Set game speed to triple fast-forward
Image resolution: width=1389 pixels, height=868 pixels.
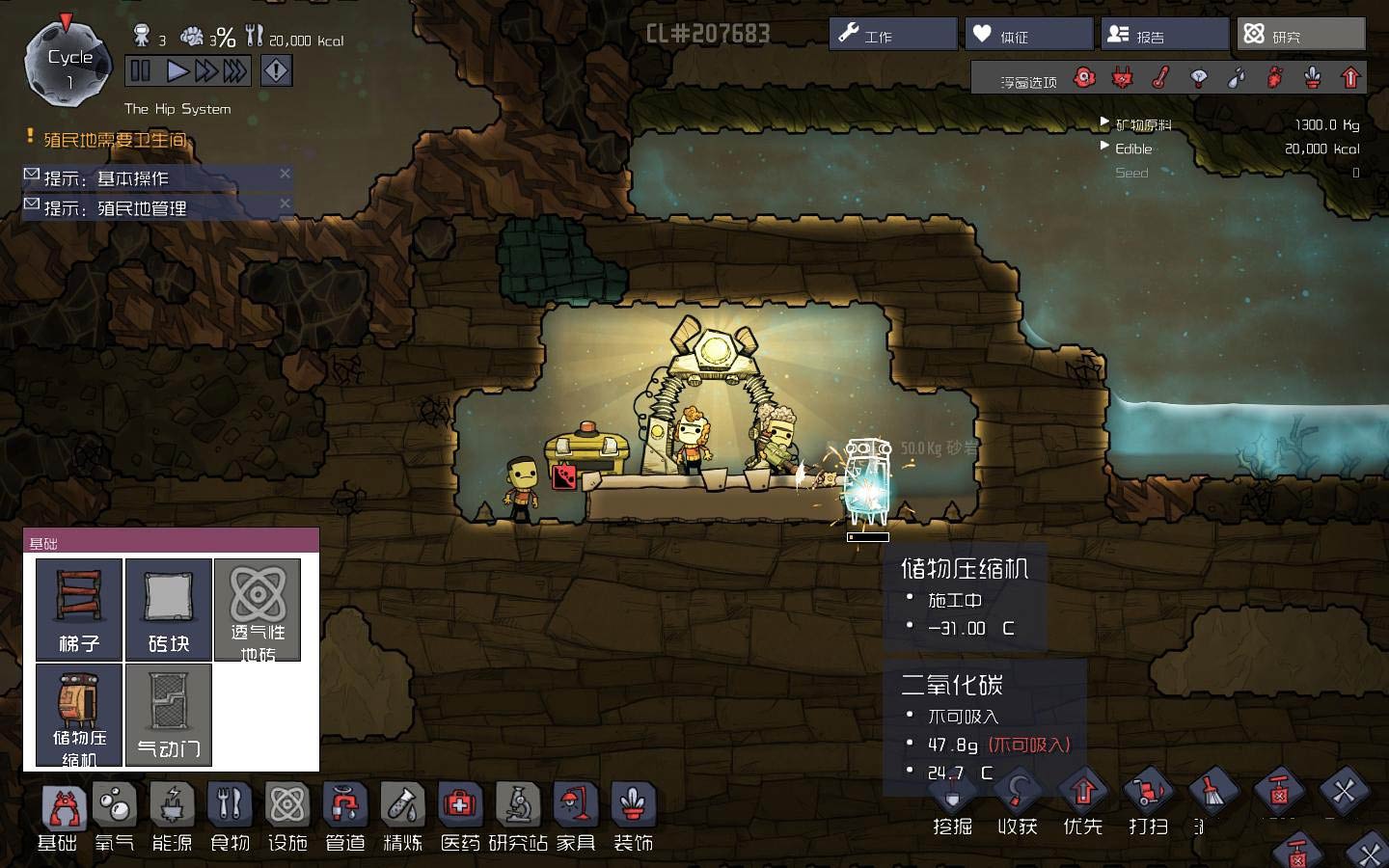coord(234,70)
